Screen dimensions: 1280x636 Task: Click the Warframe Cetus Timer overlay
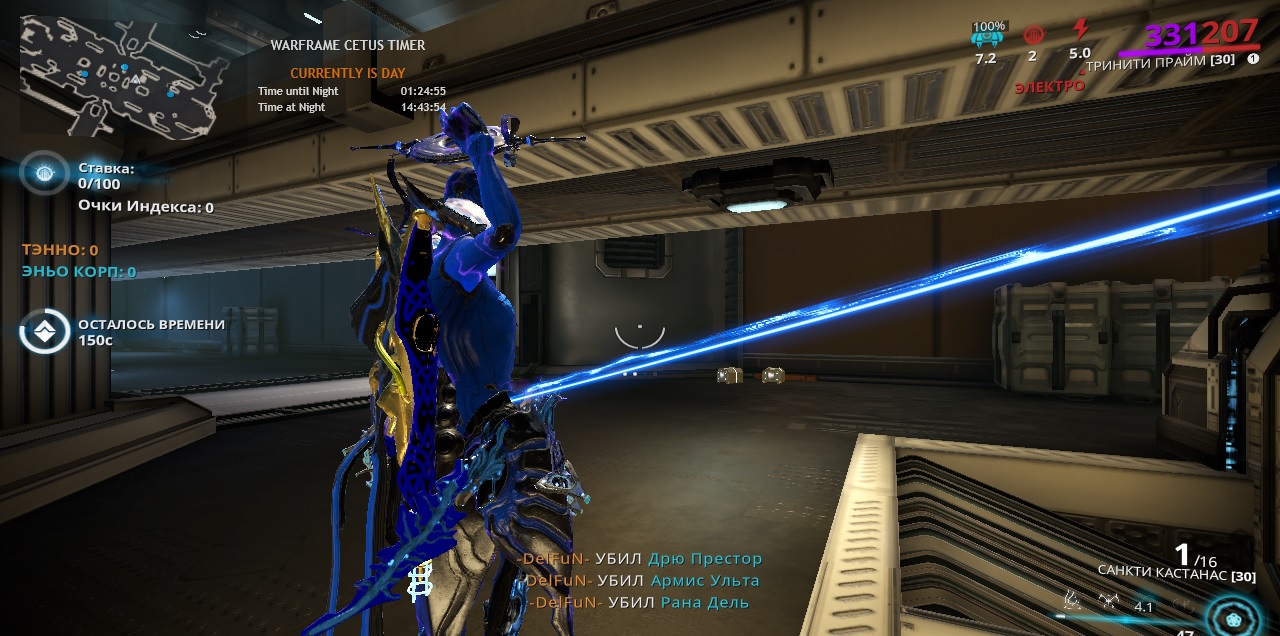[x=350, y=75]
